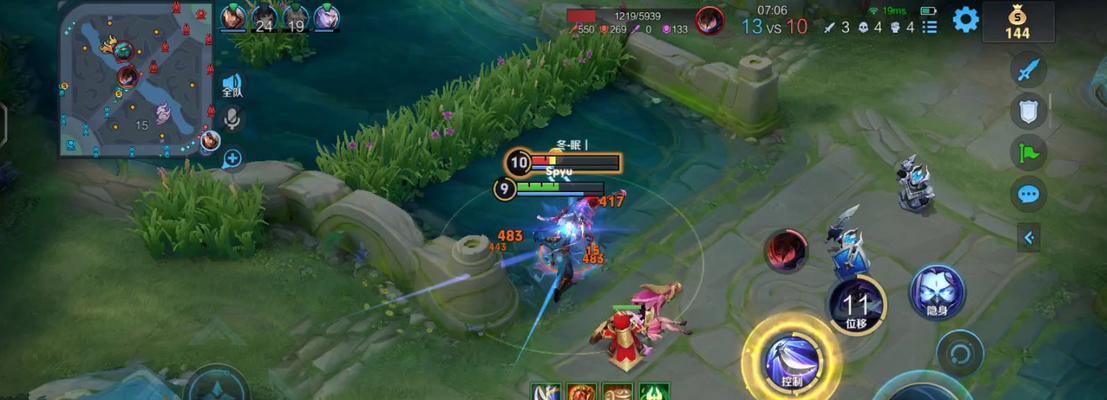Select the purple-haired teammate portrait

click(326, 17)
